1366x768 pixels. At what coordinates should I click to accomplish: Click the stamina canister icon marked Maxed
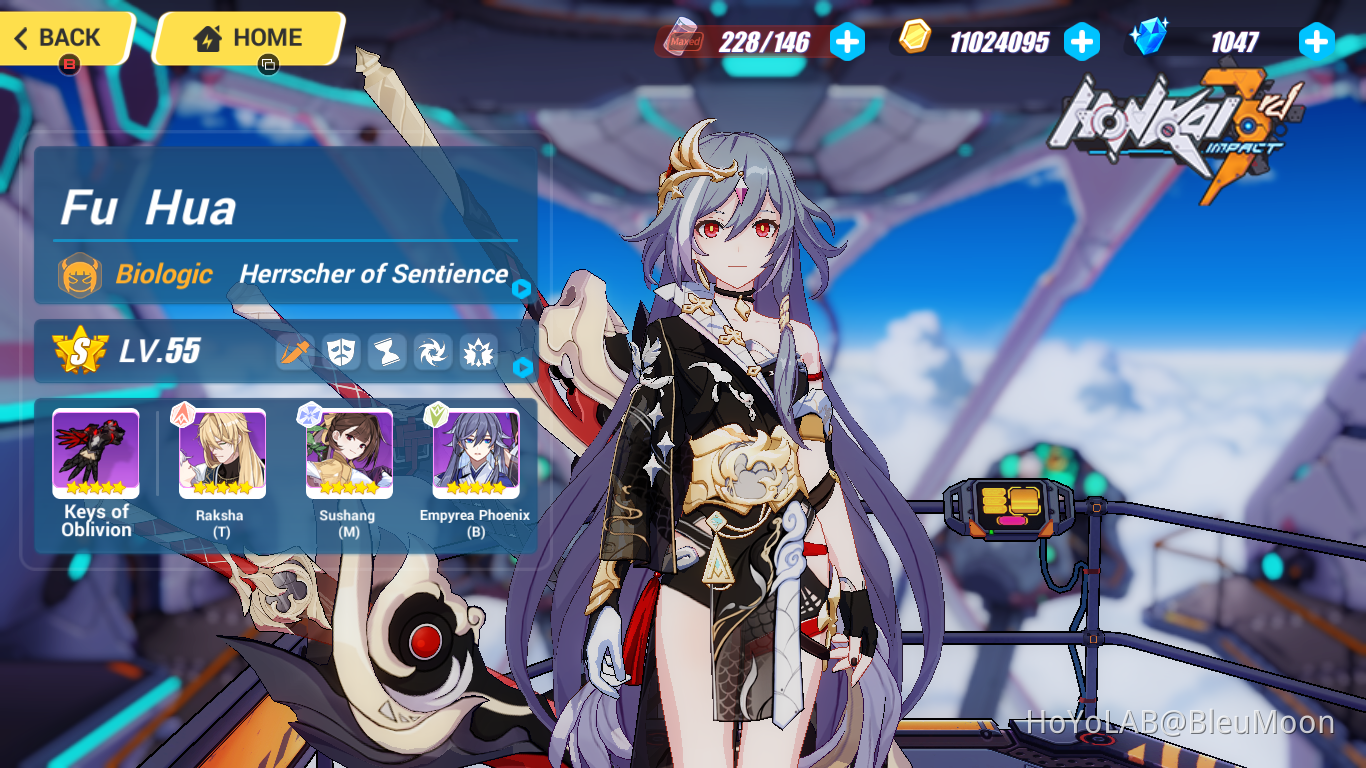(x=681, y=41)
